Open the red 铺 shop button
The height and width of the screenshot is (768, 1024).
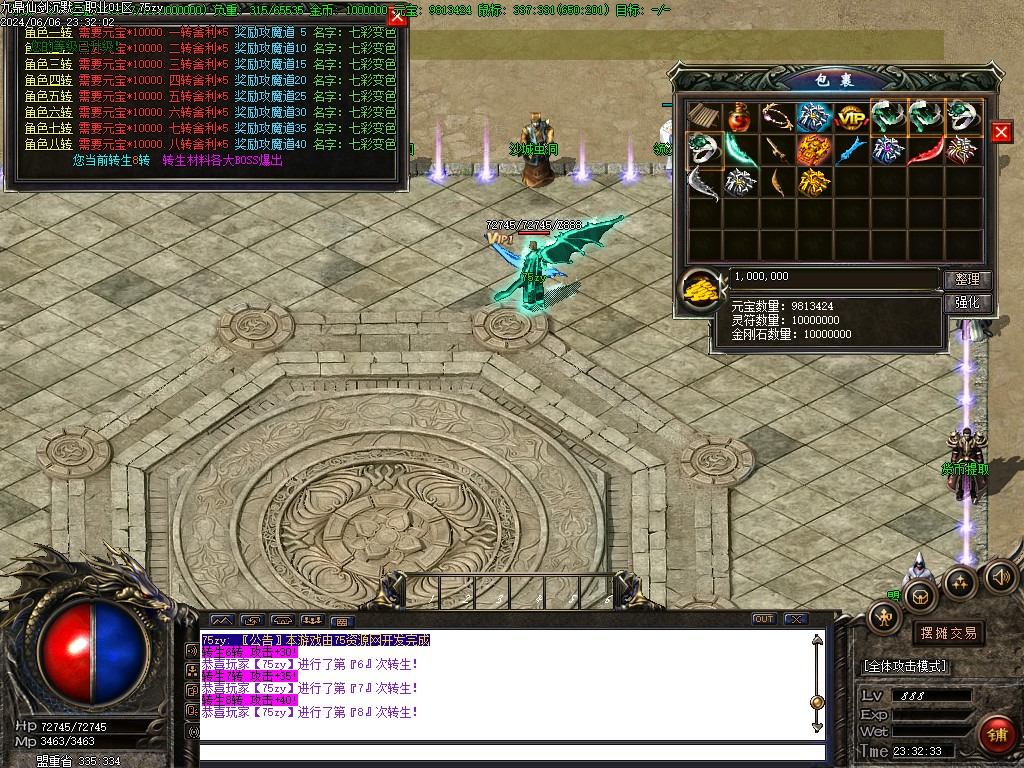[997, 735]
